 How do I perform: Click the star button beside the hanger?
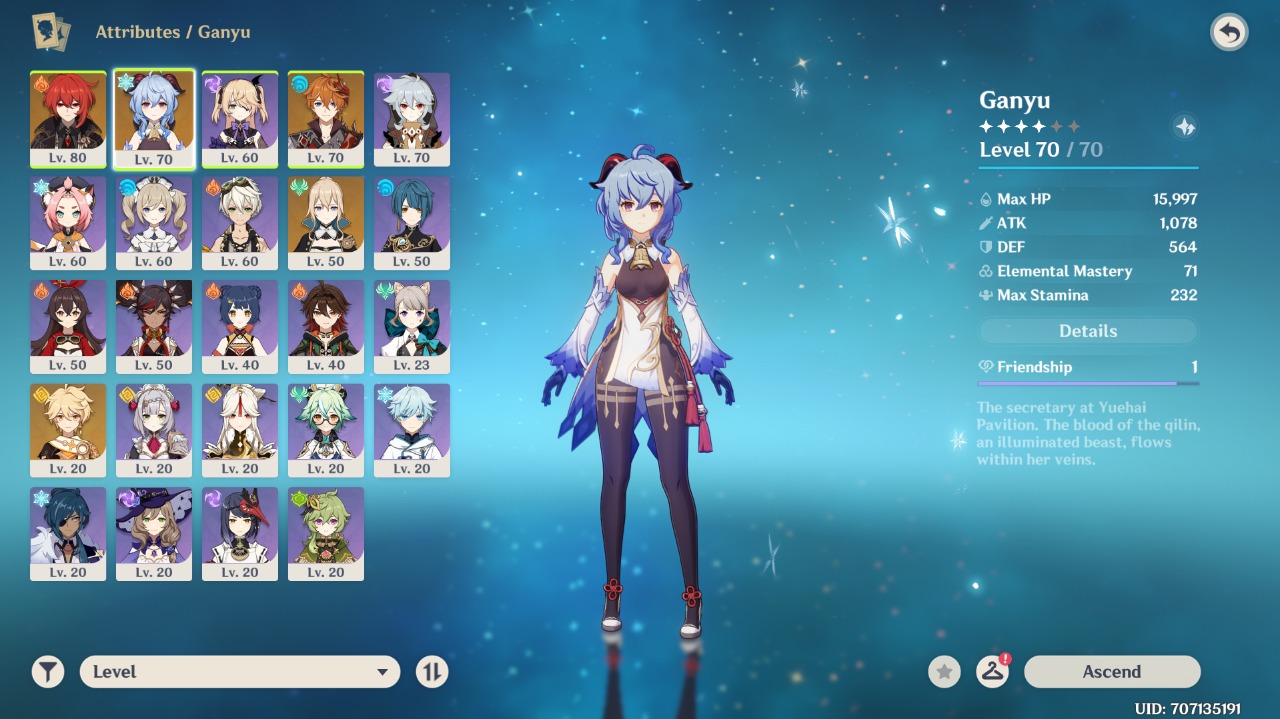pos(944,672)
